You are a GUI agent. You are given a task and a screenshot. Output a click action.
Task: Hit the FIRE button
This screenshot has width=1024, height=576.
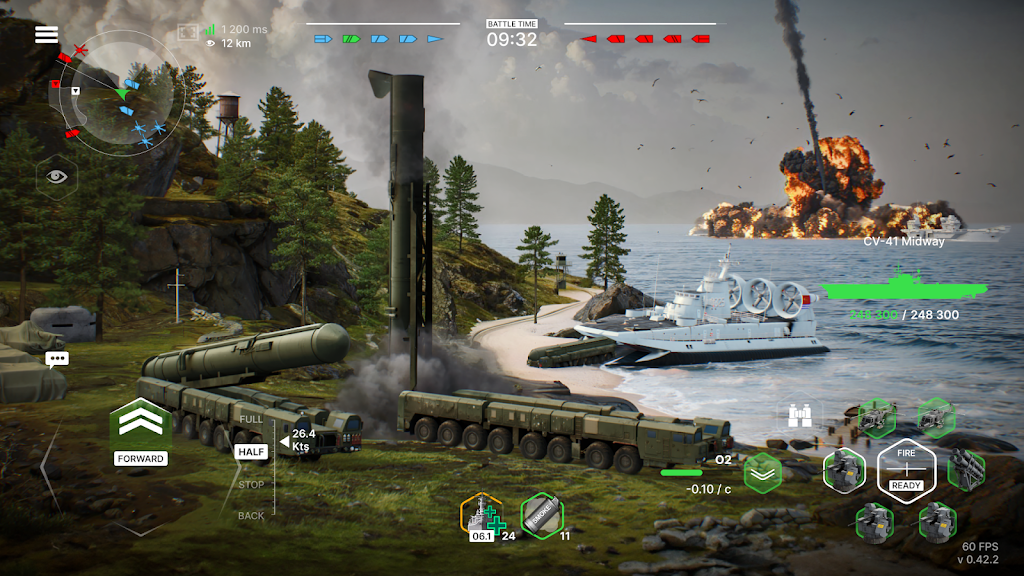[x=906, y=468]
